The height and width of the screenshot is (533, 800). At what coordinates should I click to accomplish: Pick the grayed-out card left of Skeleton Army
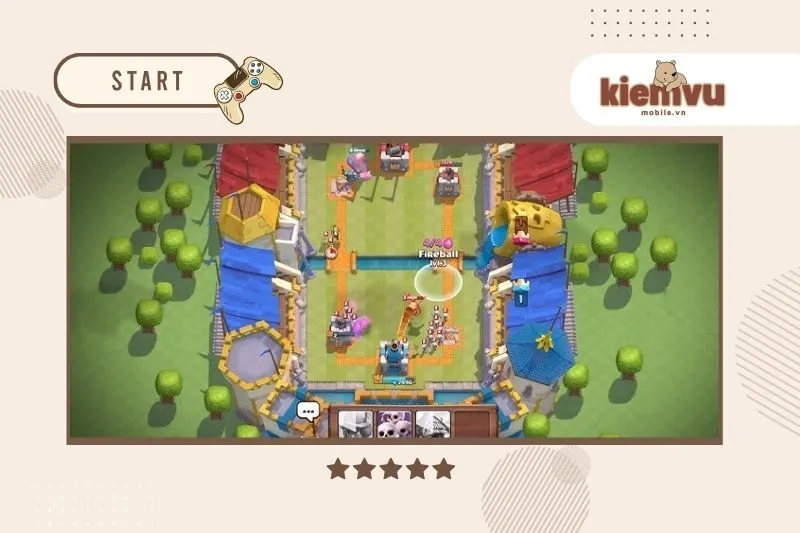(356, 425)
